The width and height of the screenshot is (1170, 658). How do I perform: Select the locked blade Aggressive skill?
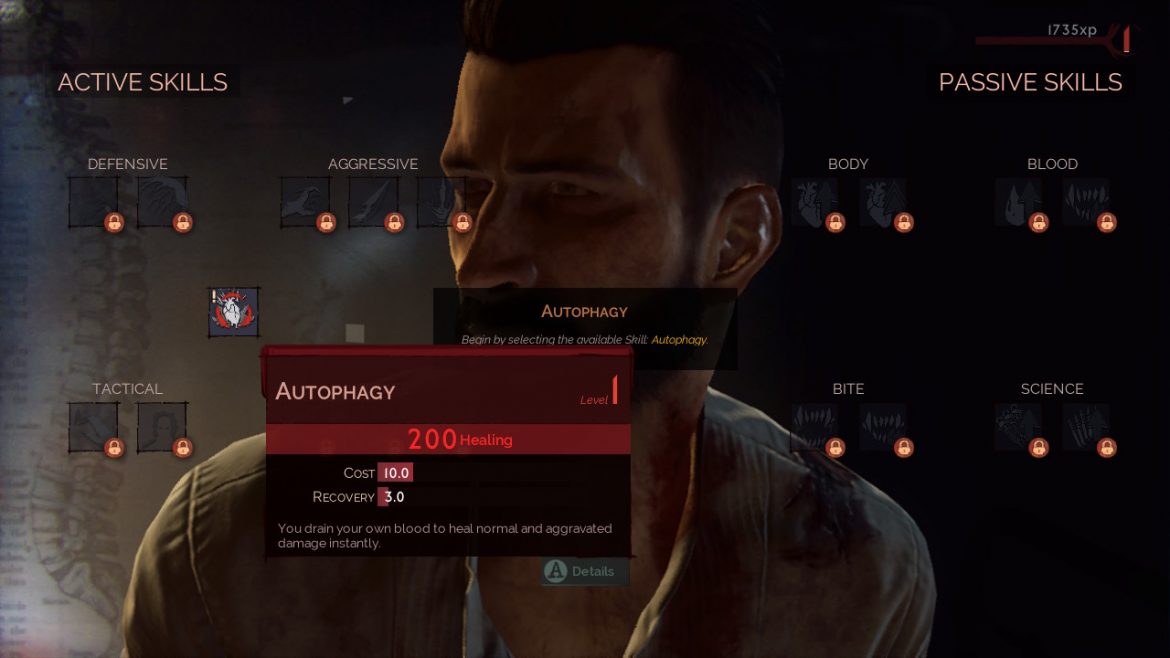[x=372, y=202]
